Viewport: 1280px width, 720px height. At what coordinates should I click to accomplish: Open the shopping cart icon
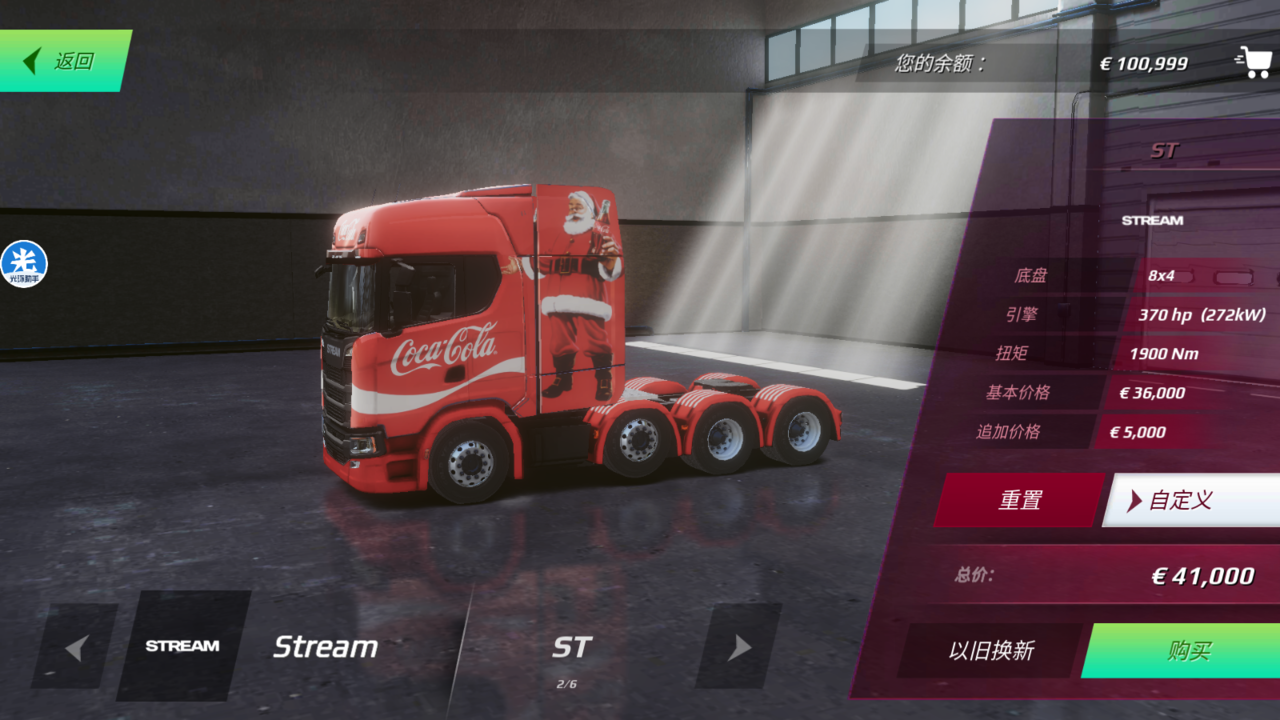point(1252,62)
